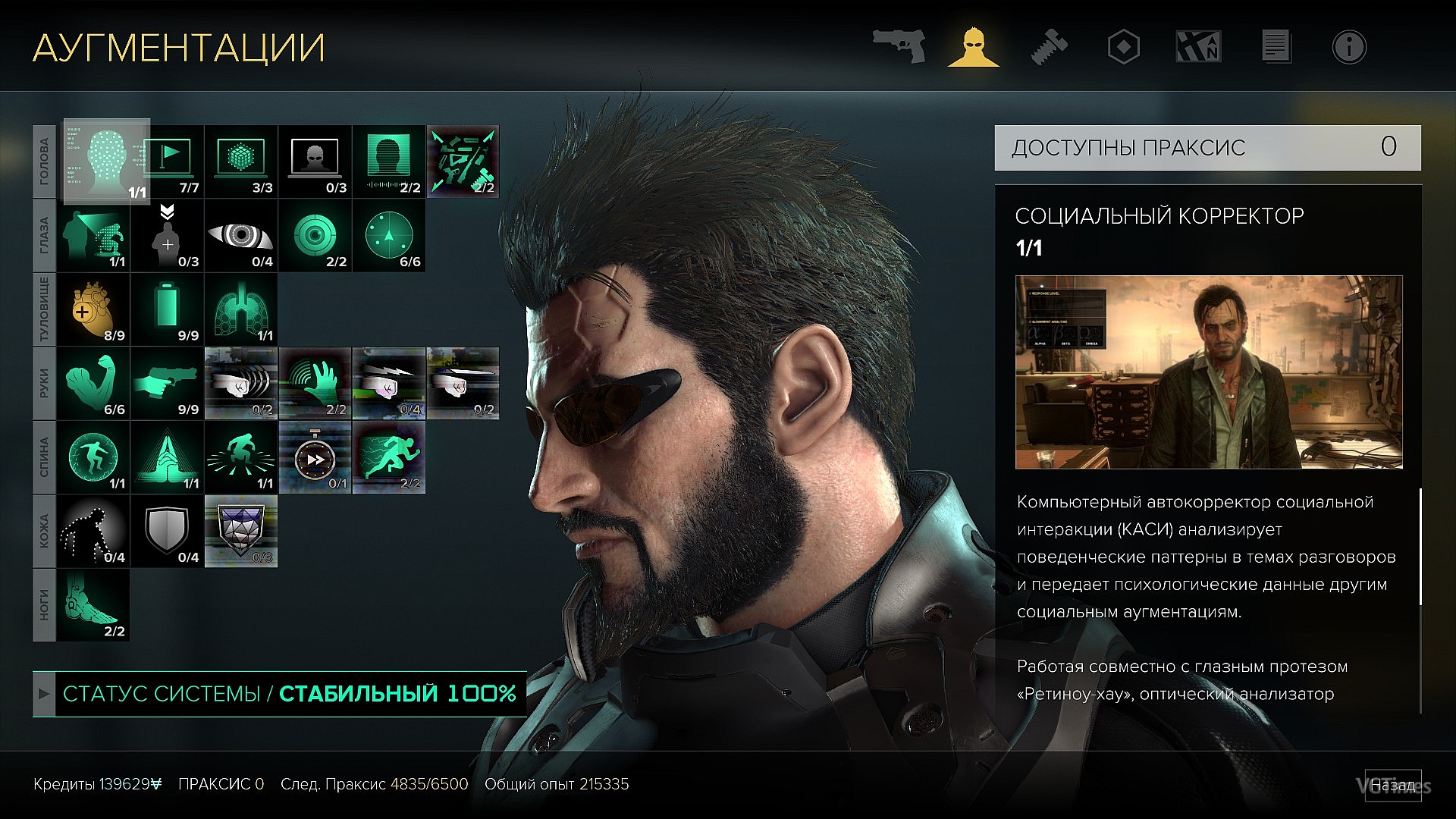Select the foot leg augmentation
Screen dimensions: 1456x819
click(93, 605)
